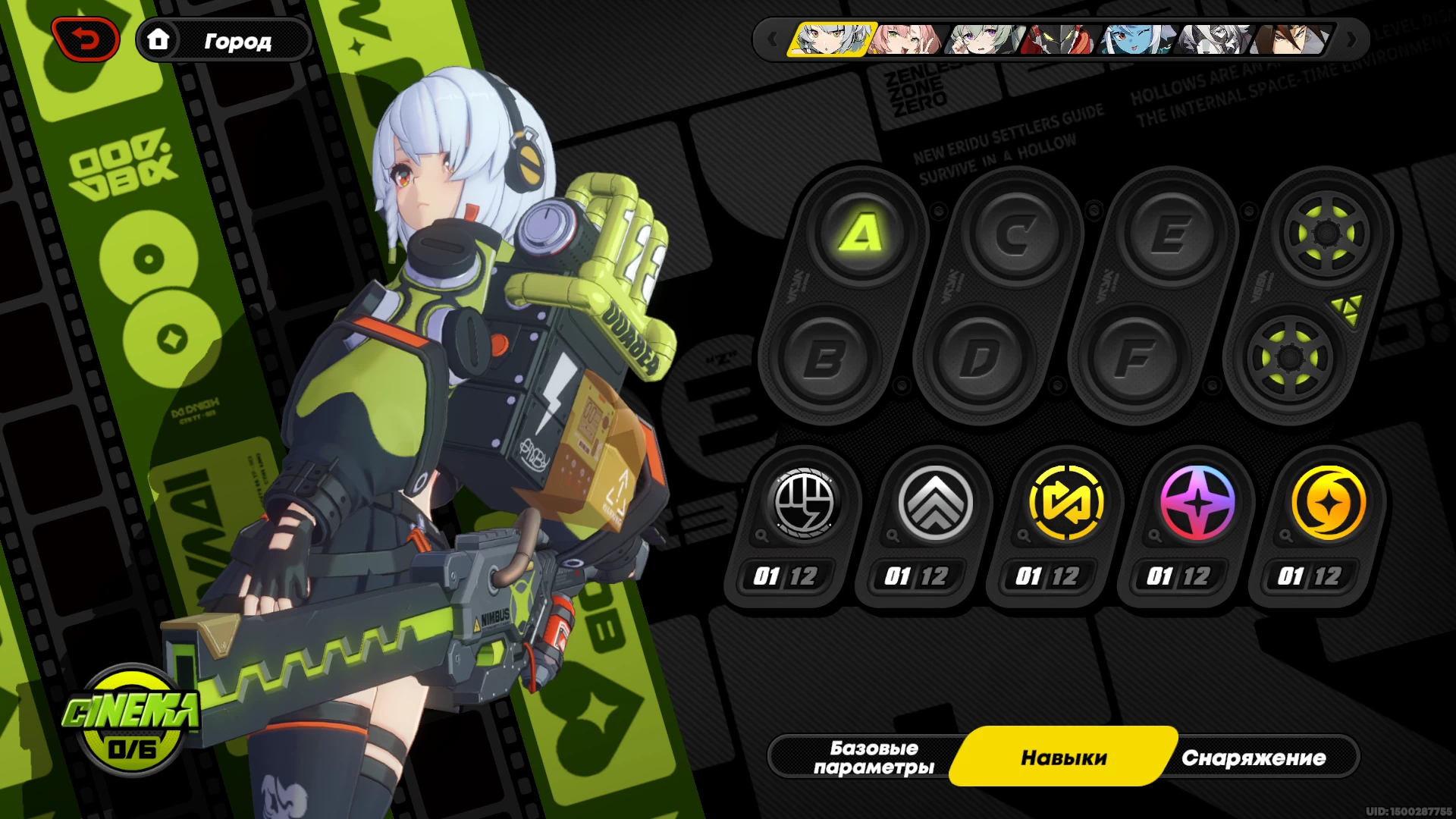The height and width of the screenshot is (819, 1456).
Task: Choose the B core skill node
Action: coord(824,358)
